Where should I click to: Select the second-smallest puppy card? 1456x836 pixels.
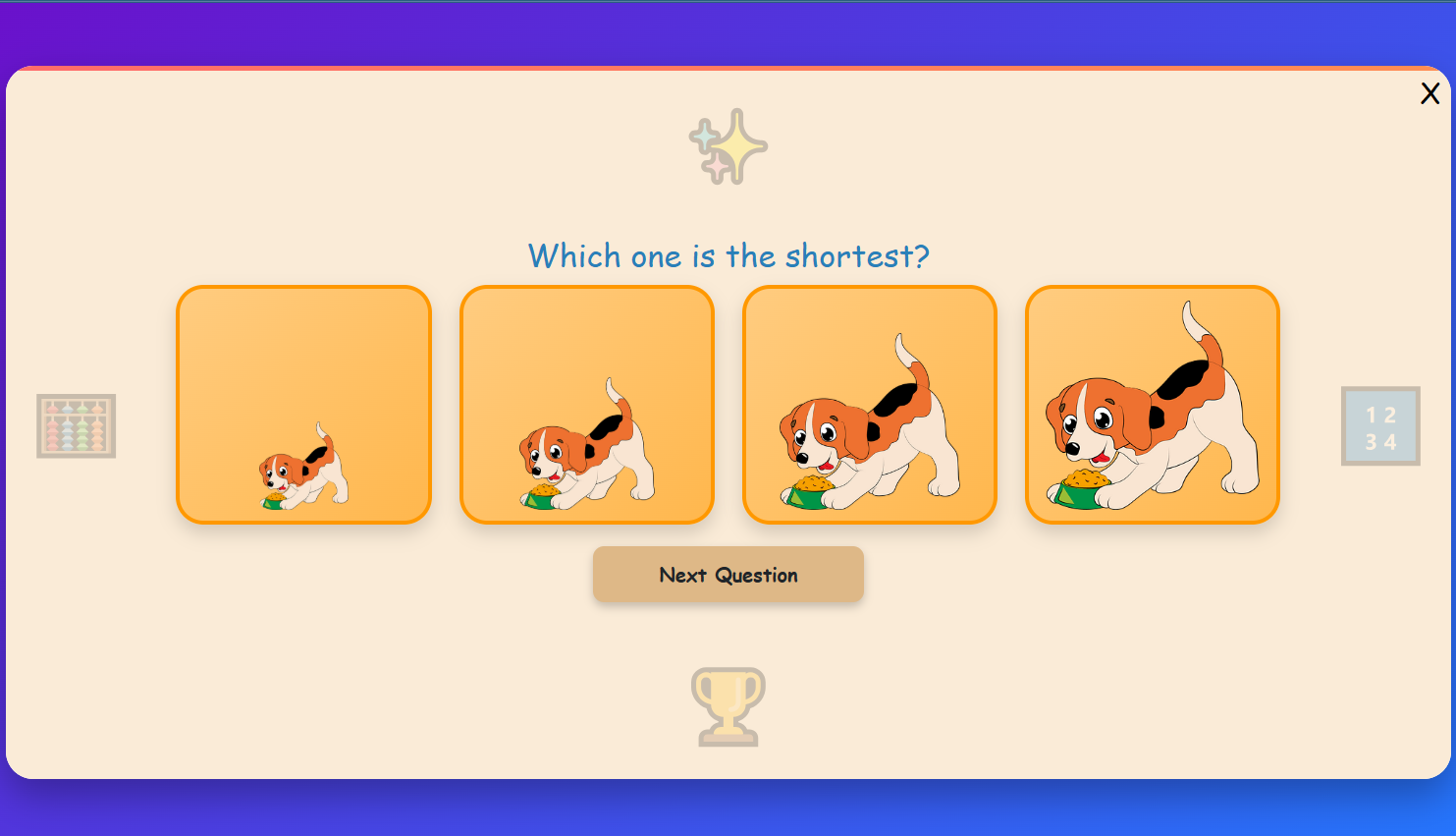586,405
